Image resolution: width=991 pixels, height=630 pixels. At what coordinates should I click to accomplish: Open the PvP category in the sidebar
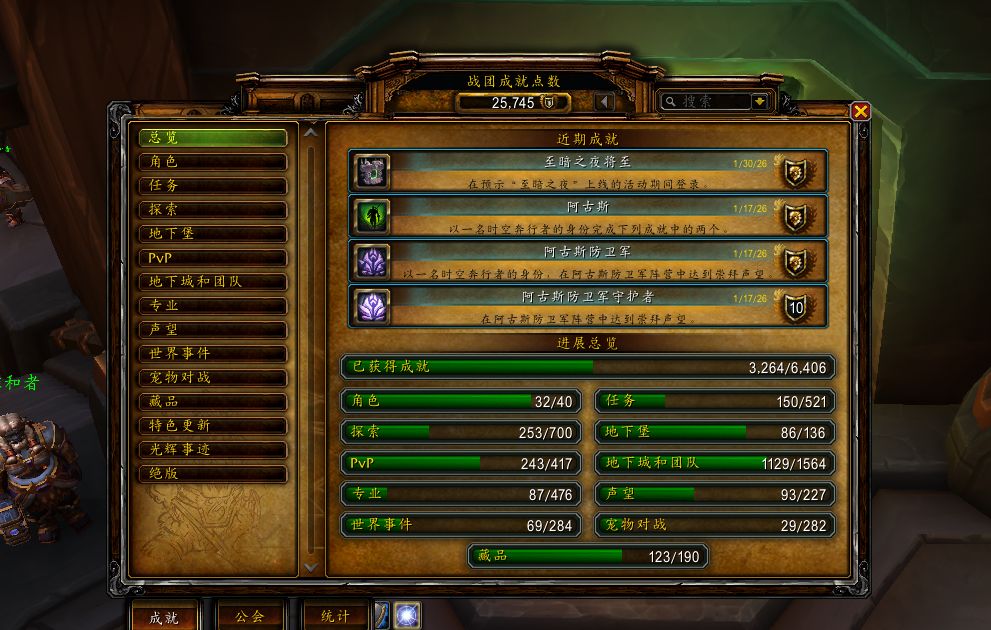click(x=213, y=258)
